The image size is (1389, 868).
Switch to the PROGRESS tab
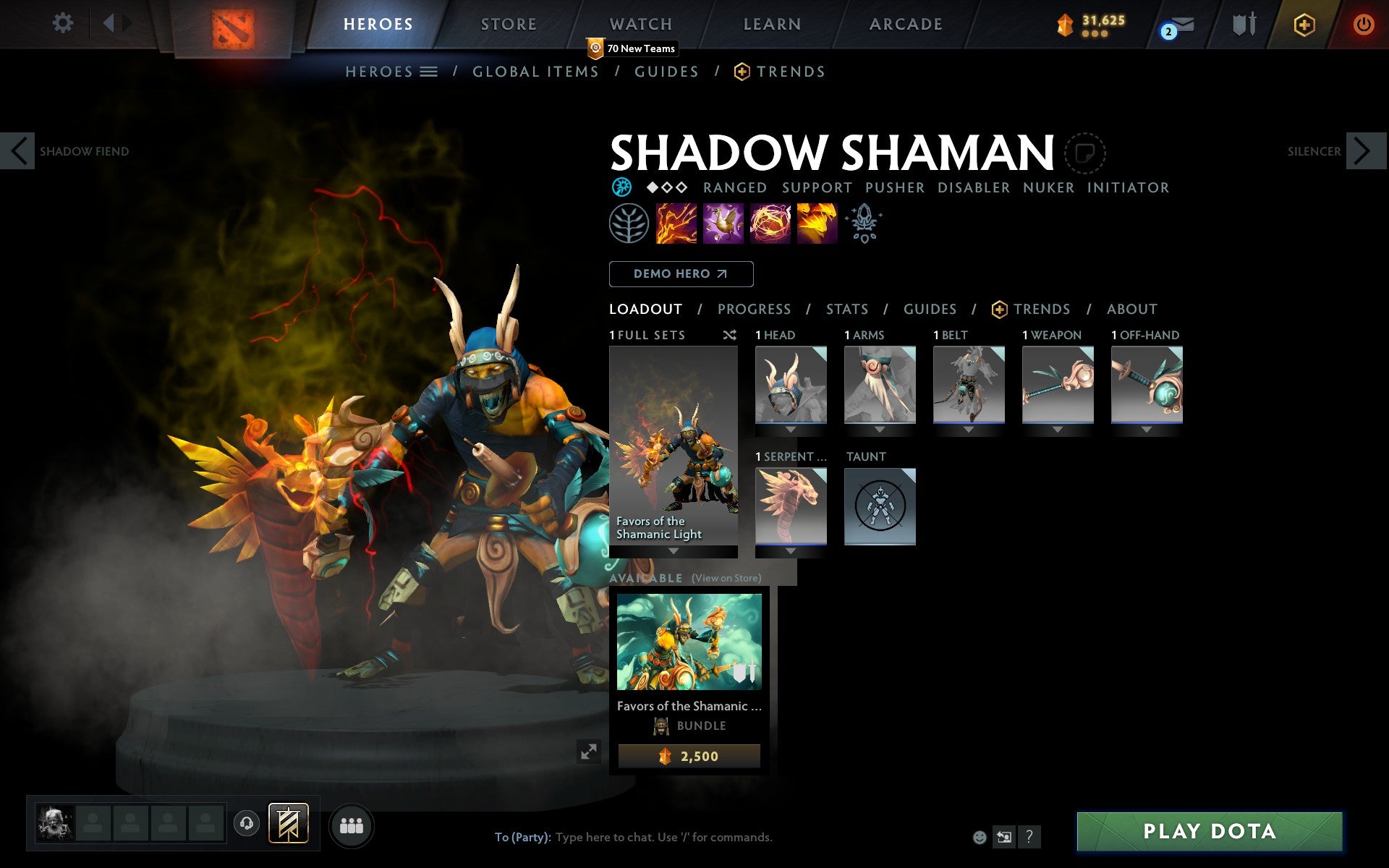[754, 309]
